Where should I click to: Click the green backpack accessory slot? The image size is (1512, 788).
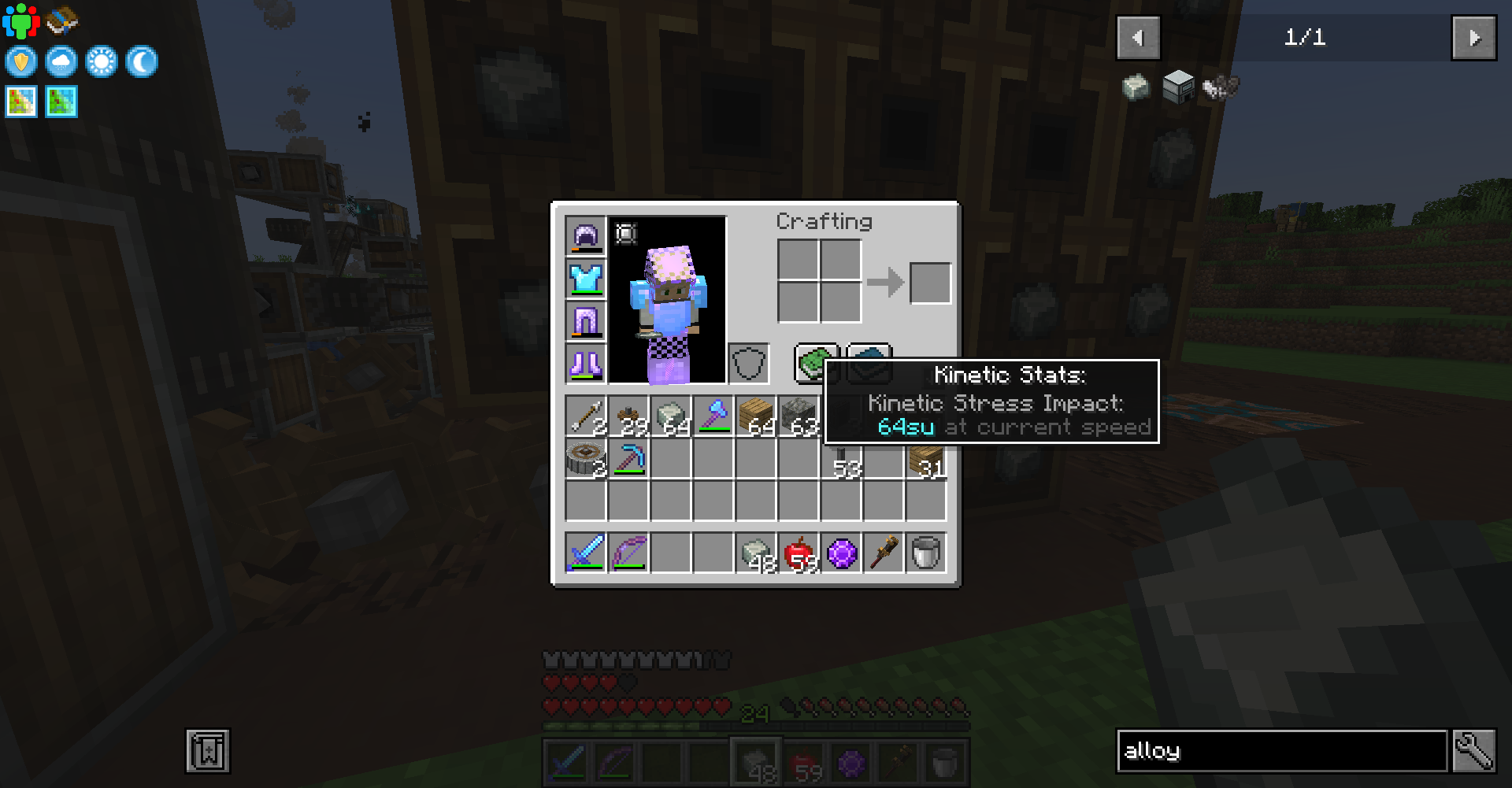tap(814, 363)
